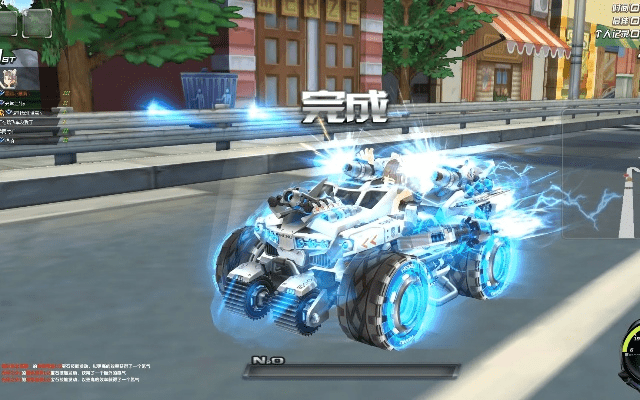The width and height of the screenshot is (640, 400).
Task: Select the right-hand empty item slot
Action: pyautogui.click(x=38, y=21)
